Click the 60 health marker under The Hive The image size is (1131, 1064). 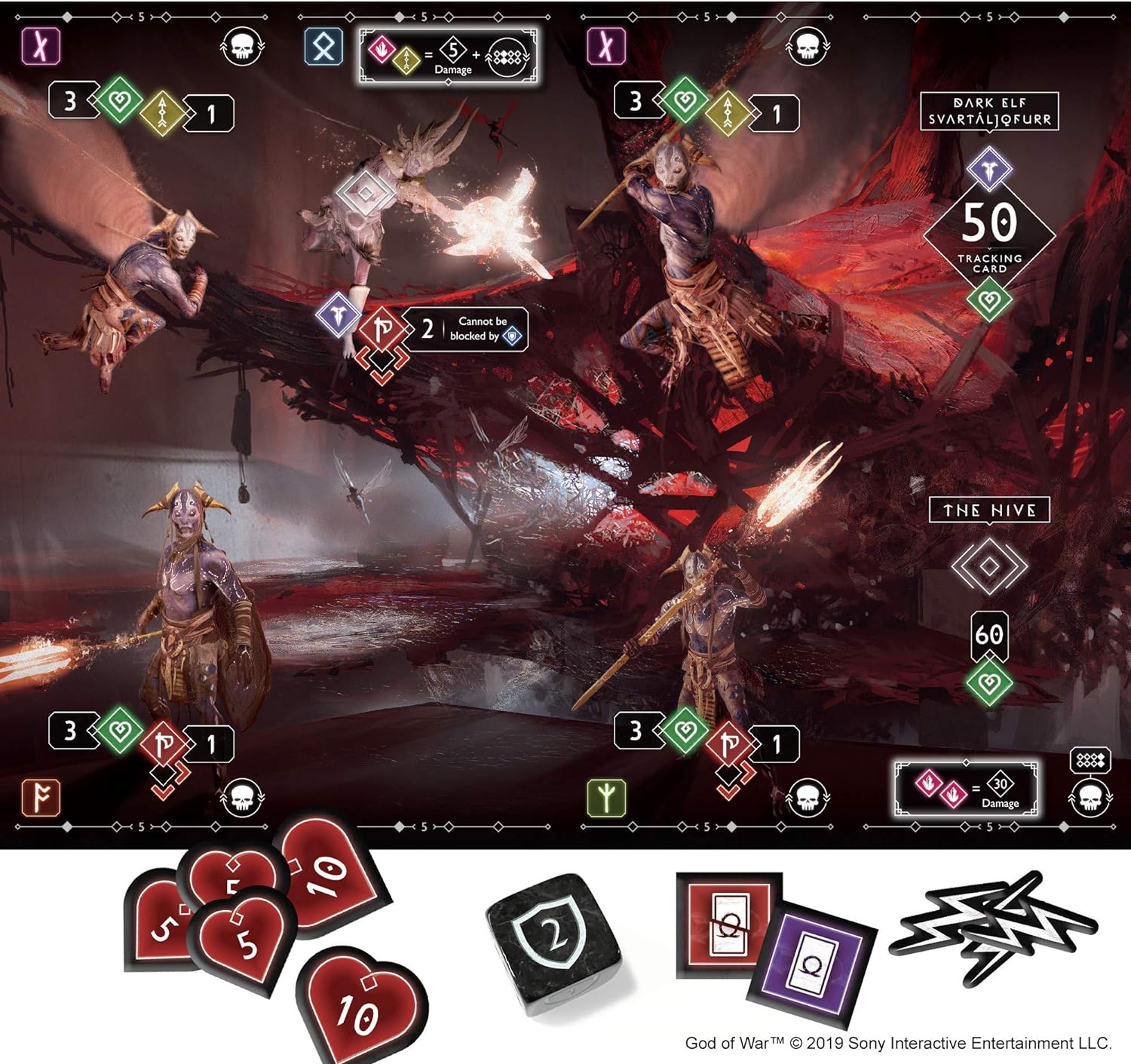click(989, 635)
